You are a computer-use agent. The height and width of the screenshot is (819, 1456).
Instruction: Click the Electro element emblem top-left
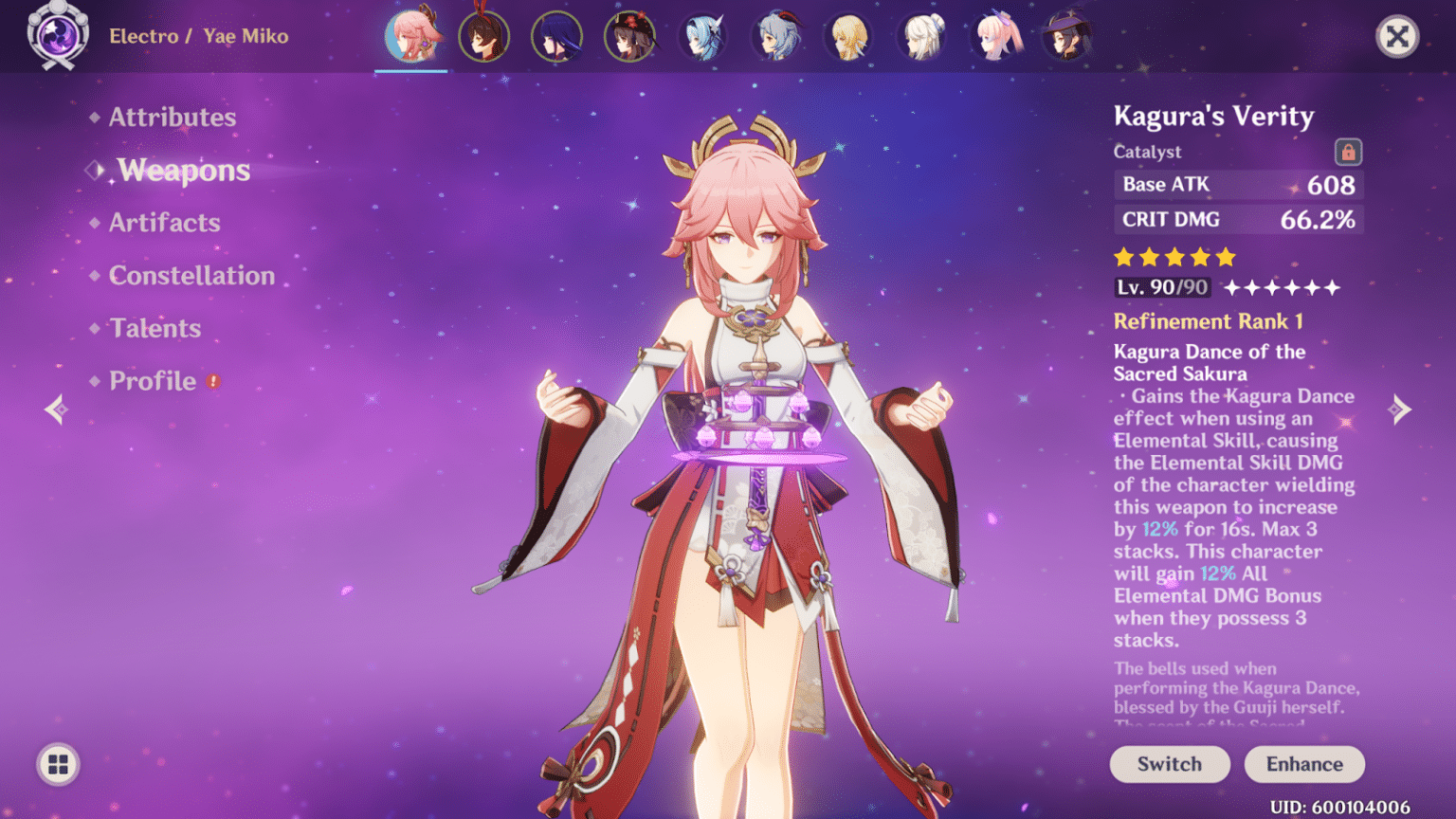57,36
